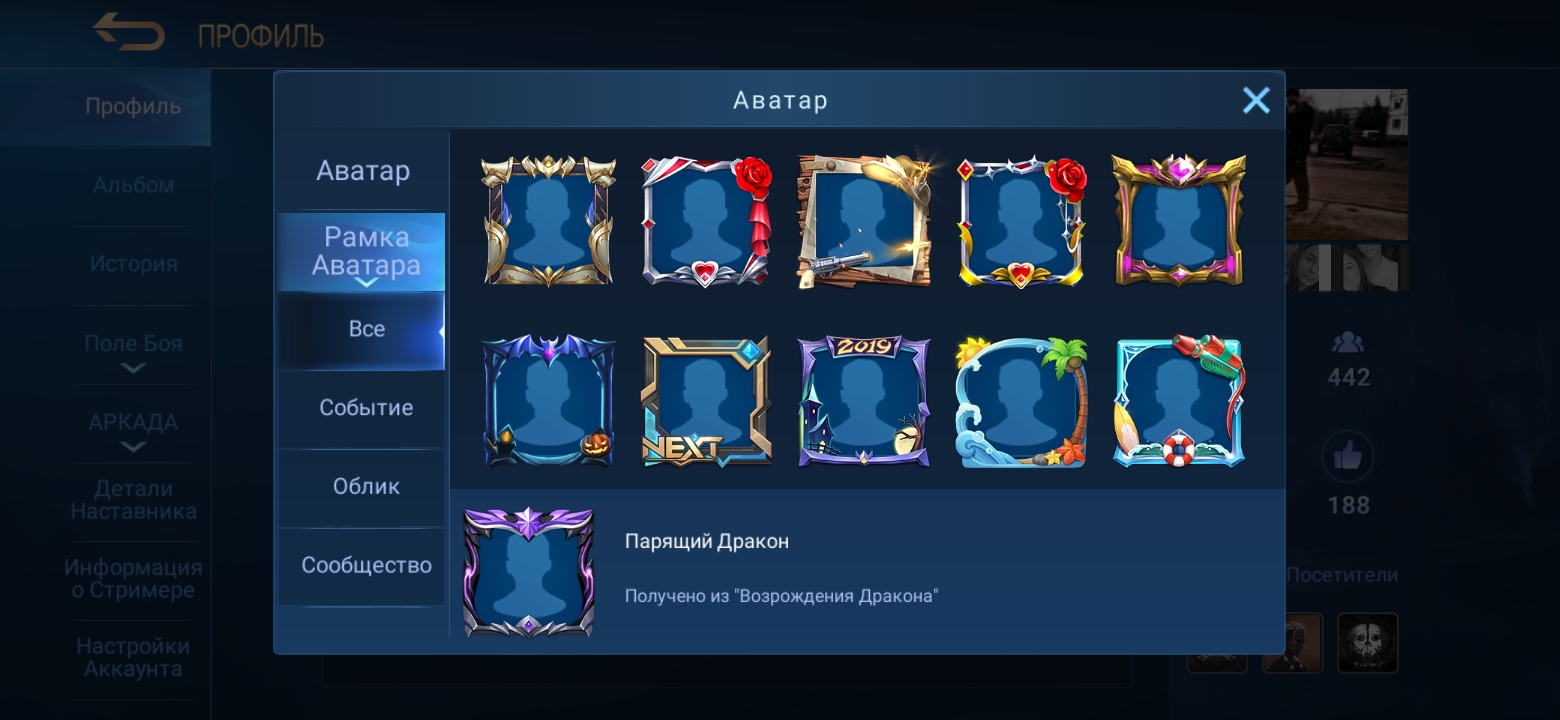Show the Событие frames
Image resolution: width=1560 pixels, height=720 pixels.
tap(366, 408)
